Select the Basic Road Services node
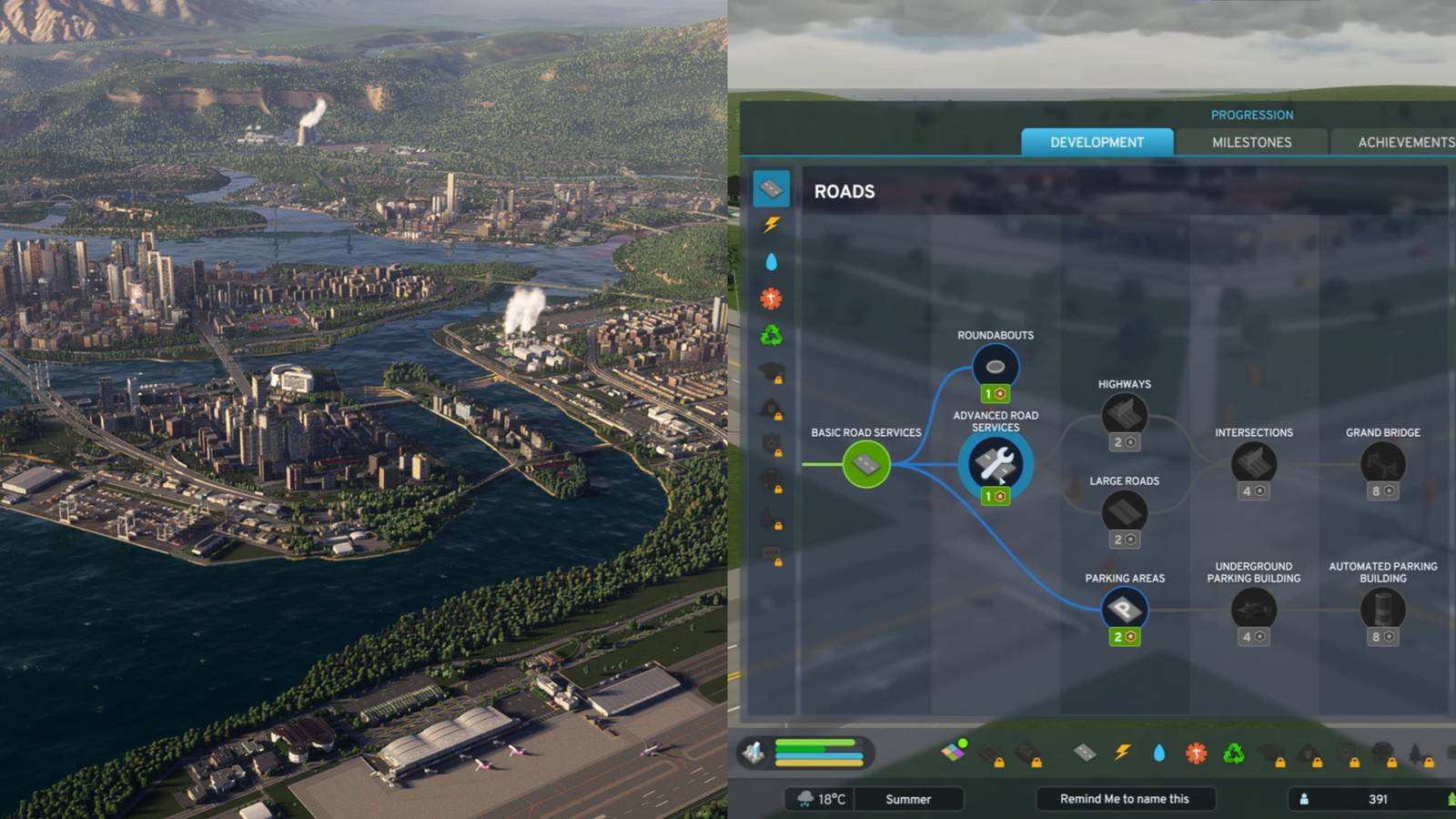This screenshot has height=819, width=1456. pos(865,464)
